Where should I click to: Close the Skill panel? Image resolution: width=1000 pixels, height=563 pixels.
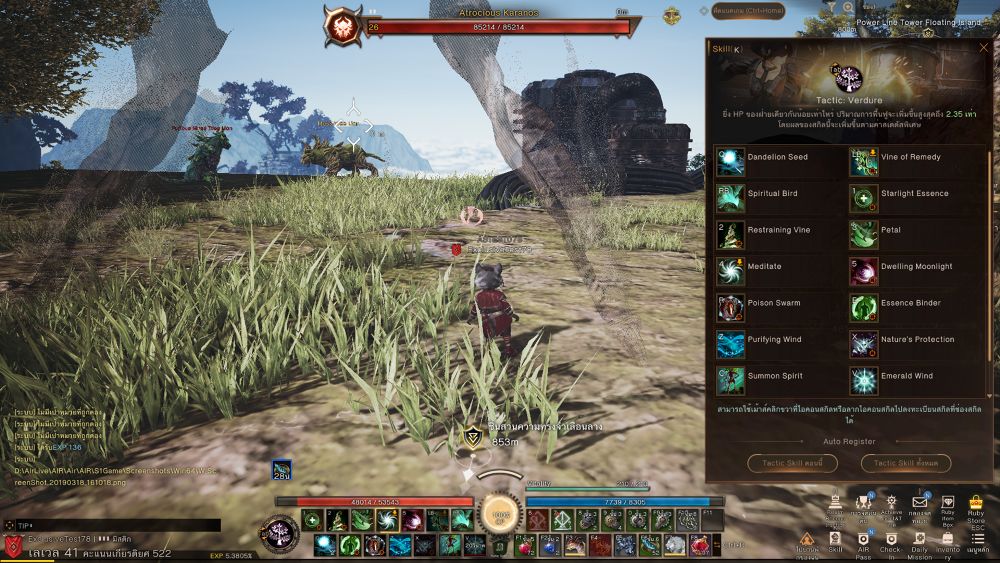pos(984,47)
